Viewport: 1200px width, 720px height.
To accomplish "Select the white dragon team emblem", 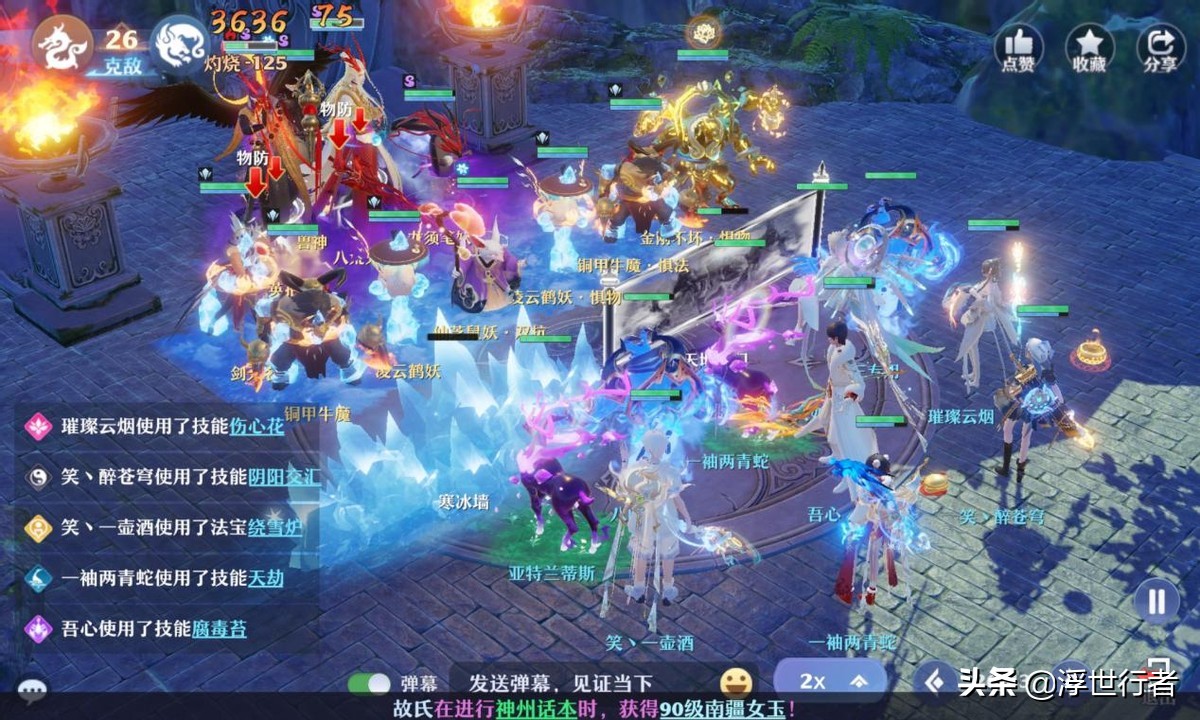I will pos(180,45).
